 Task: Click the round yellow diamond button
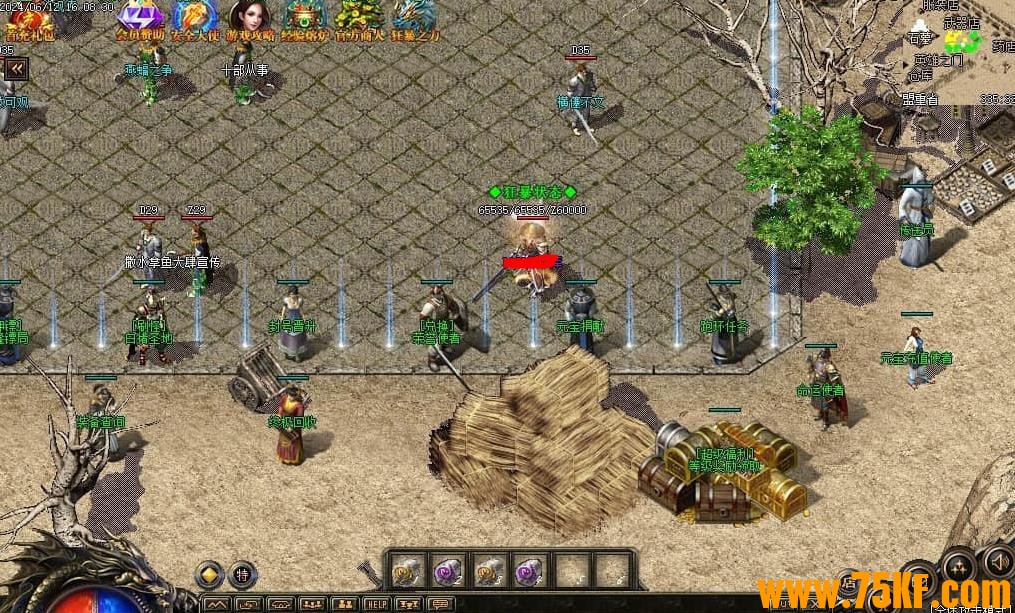(x=209, y=574)
